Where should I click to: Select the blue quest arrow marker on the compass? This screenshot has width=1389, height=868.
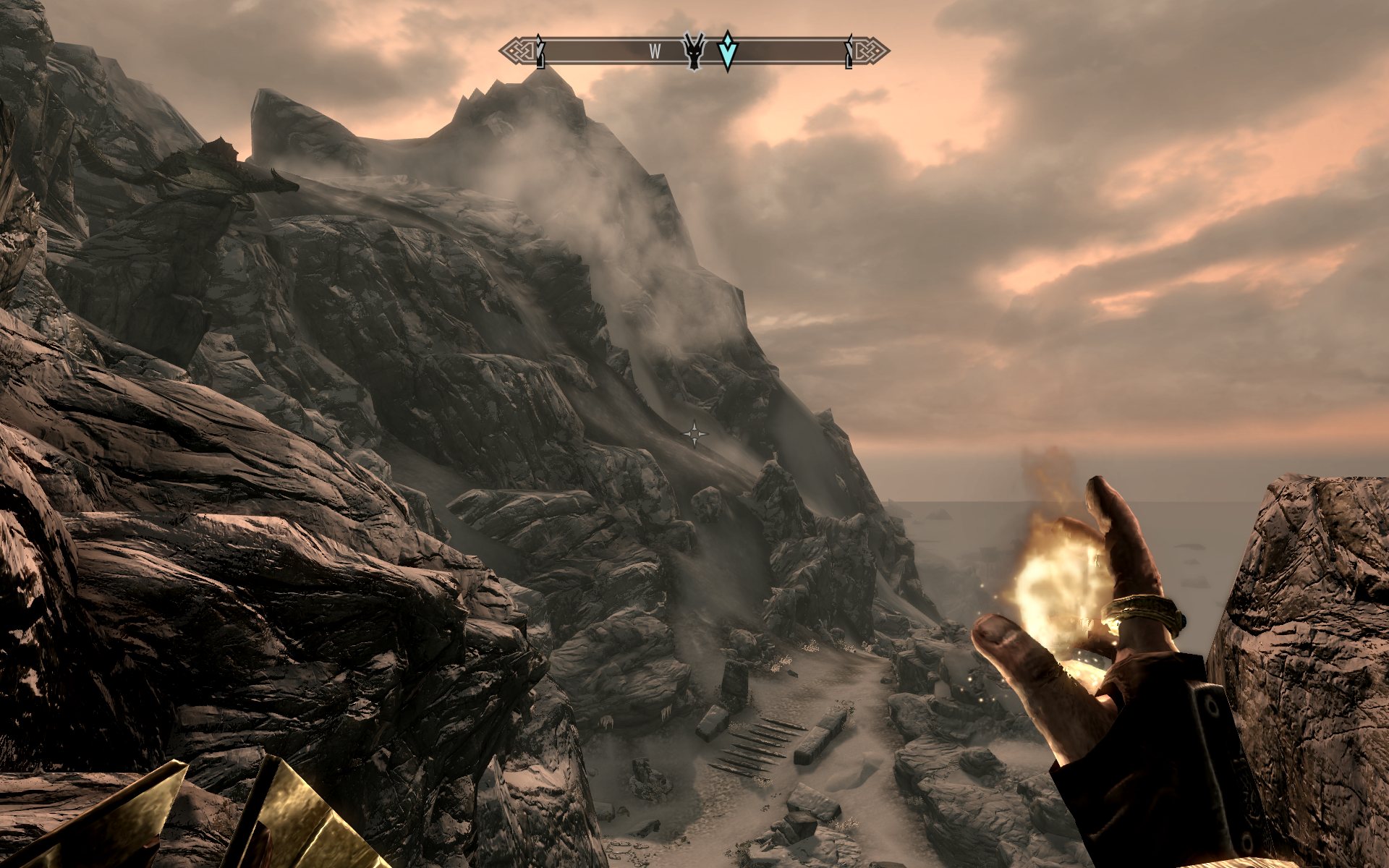pos(727,50)
